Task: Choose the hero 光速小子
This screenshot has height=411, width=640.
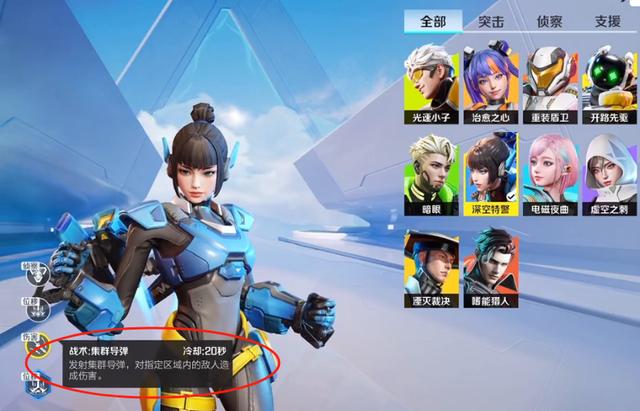Action: coord(431,80)
